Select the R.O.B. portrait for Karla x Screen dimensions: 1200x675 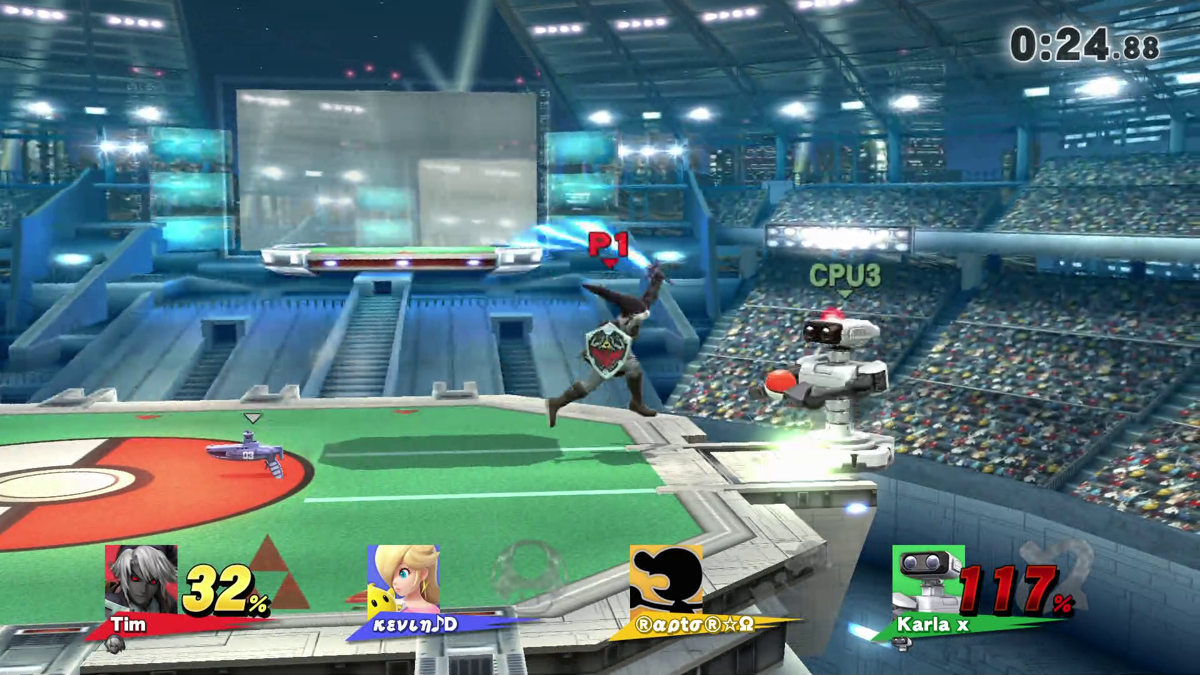coord(928,579)
